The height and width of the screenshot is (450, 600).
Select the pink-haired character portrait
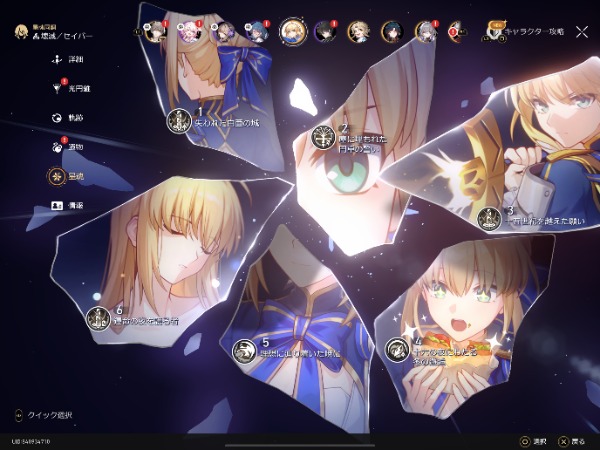[x=189, y=31]
